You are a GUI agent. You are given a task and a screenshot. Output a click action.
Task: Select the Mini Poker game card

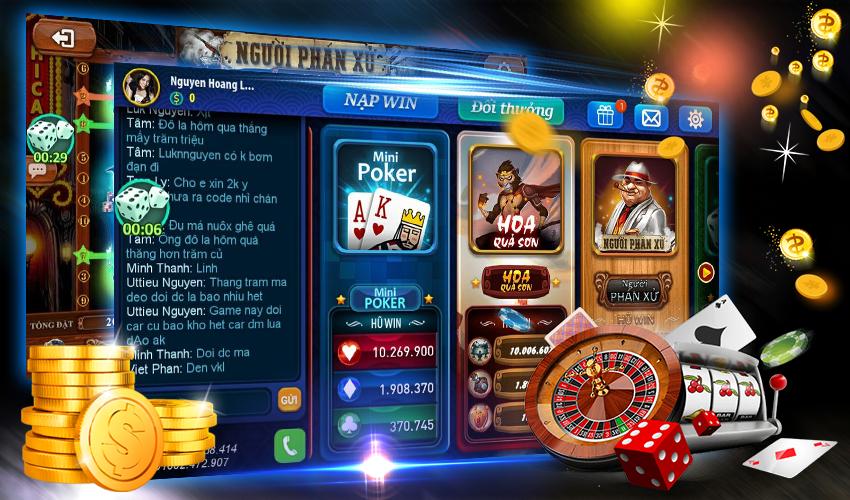pos(386,196)
